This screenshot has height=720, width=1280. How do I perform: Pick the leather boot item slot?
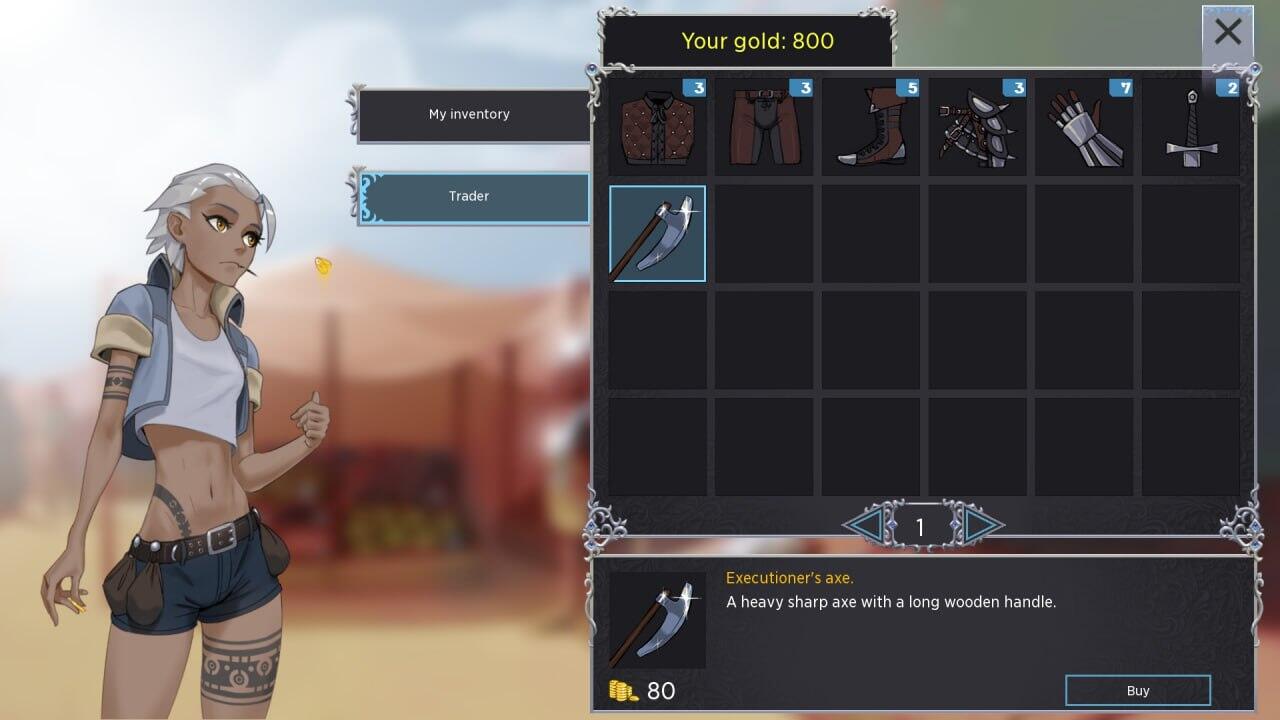(x=870, y=127)
